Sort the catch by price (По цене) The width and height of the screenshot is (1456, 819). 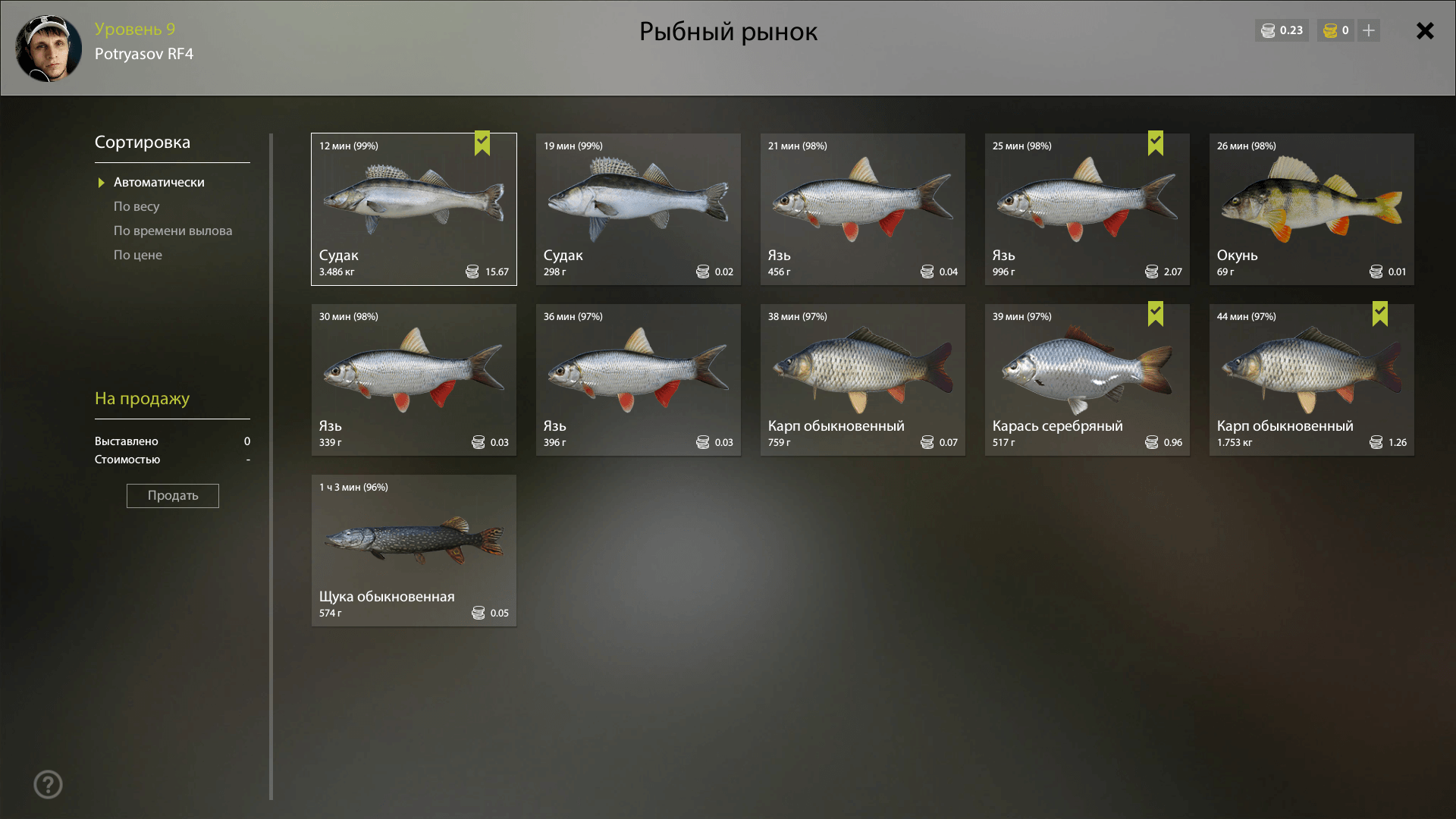138,255
